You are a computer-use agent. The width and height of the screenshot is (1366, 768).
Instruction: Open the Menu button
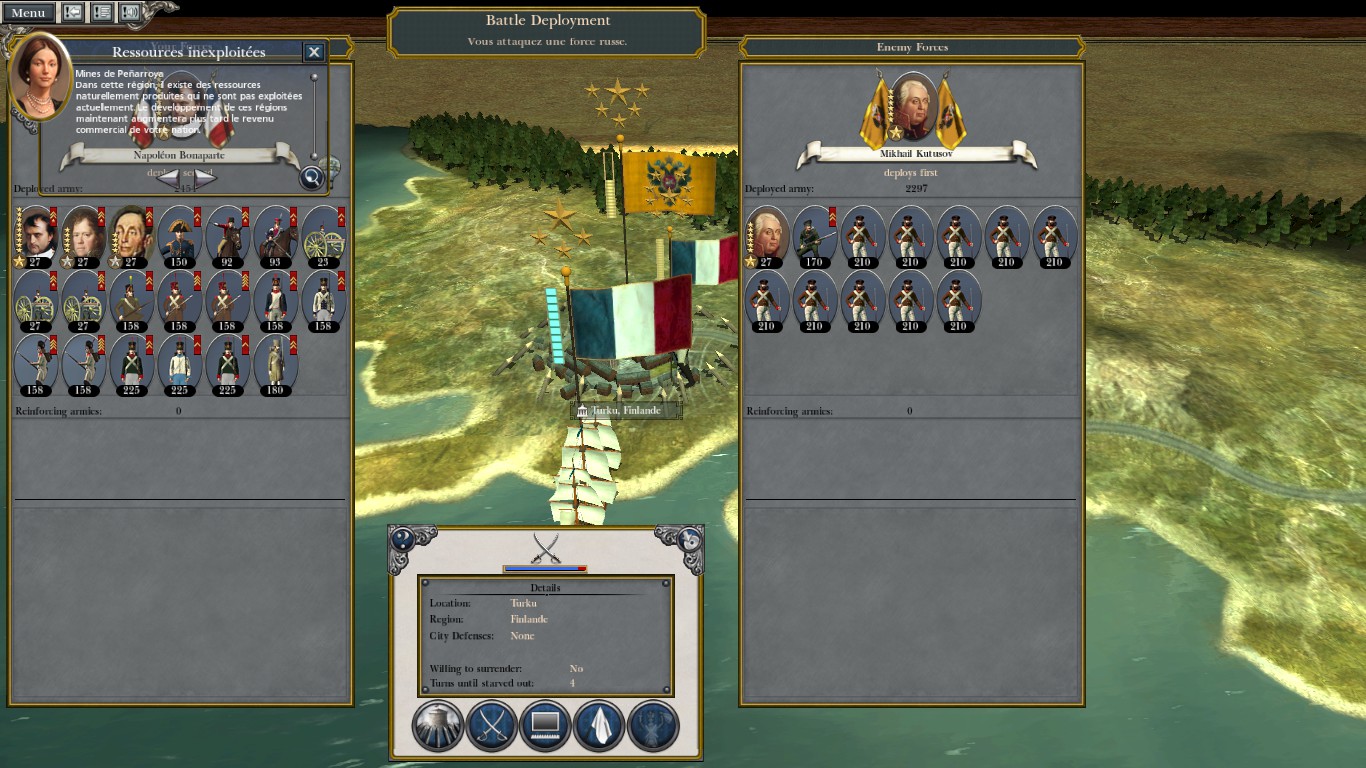(x=28, y=12)
